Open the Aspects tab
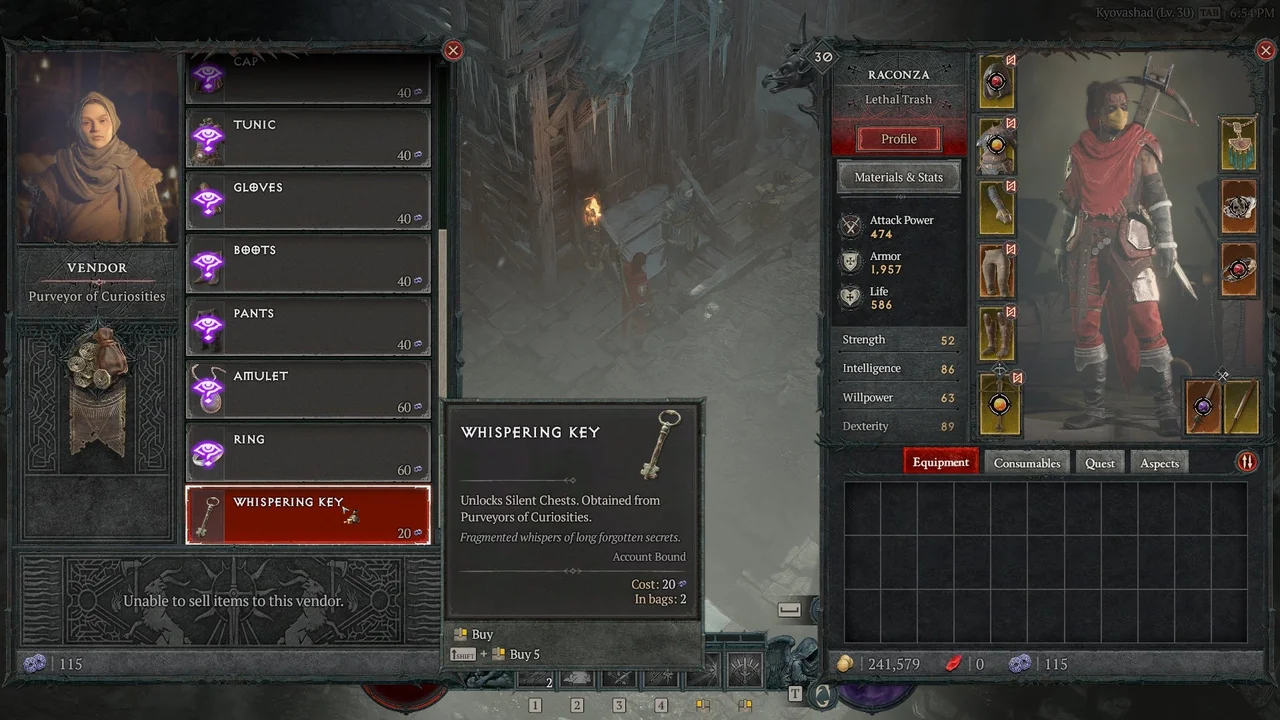Viewport: 1280px width, 720px height. tap(1159, 462)
